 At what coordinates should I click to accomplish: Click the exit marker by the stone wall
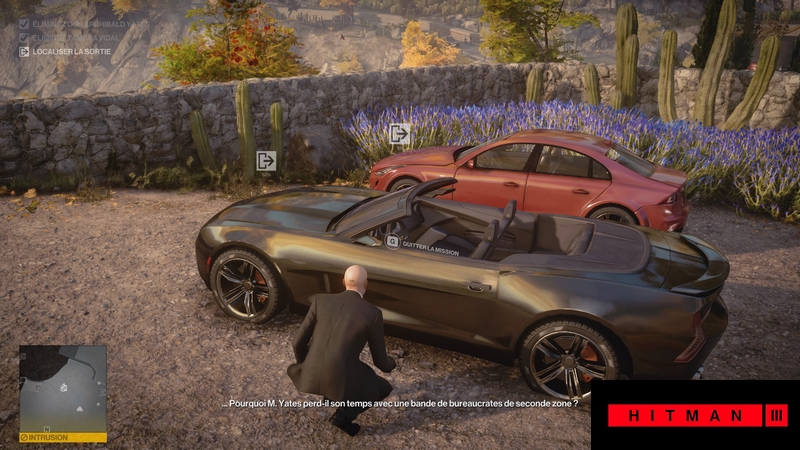point(266,160)
